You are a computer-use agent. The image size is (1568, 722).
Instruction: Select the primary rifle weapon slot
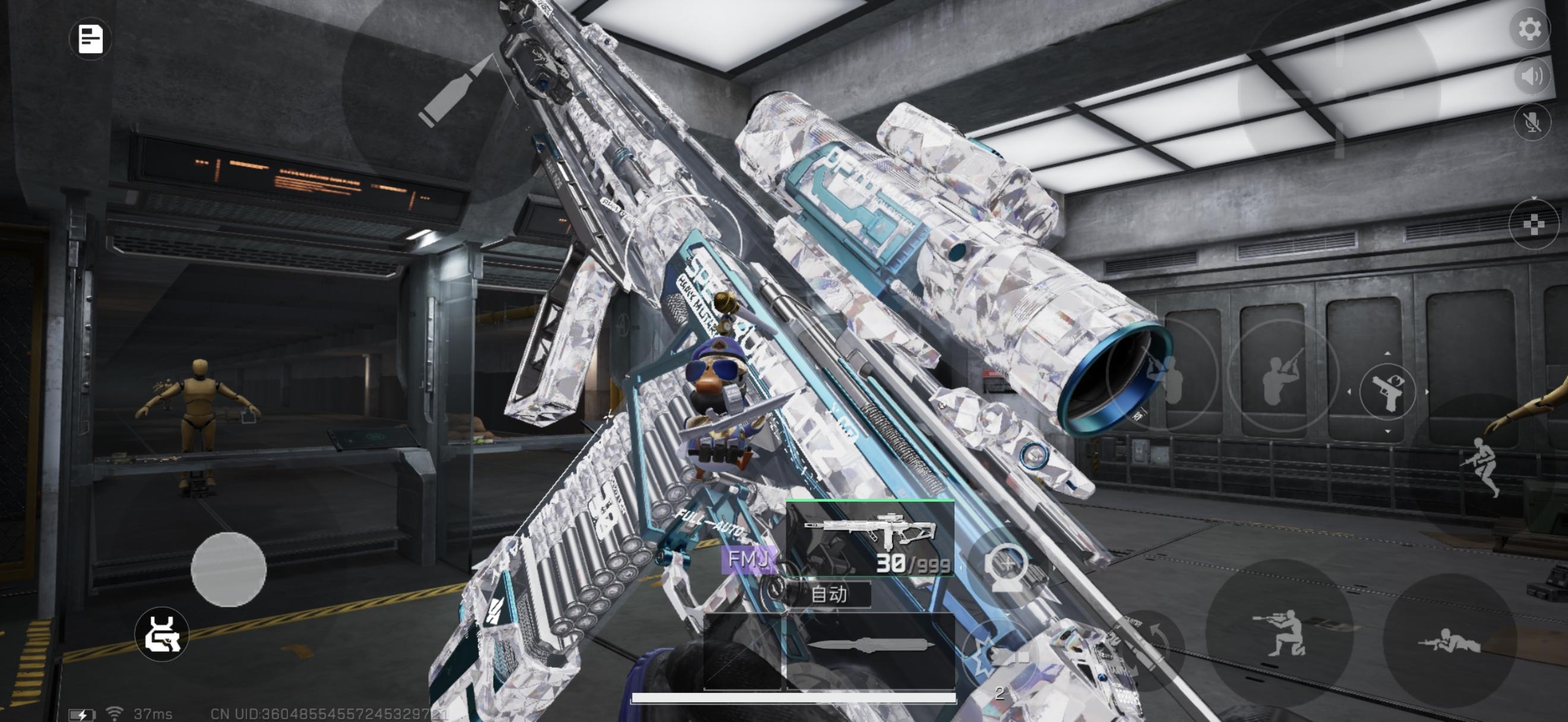coord(870,538)
